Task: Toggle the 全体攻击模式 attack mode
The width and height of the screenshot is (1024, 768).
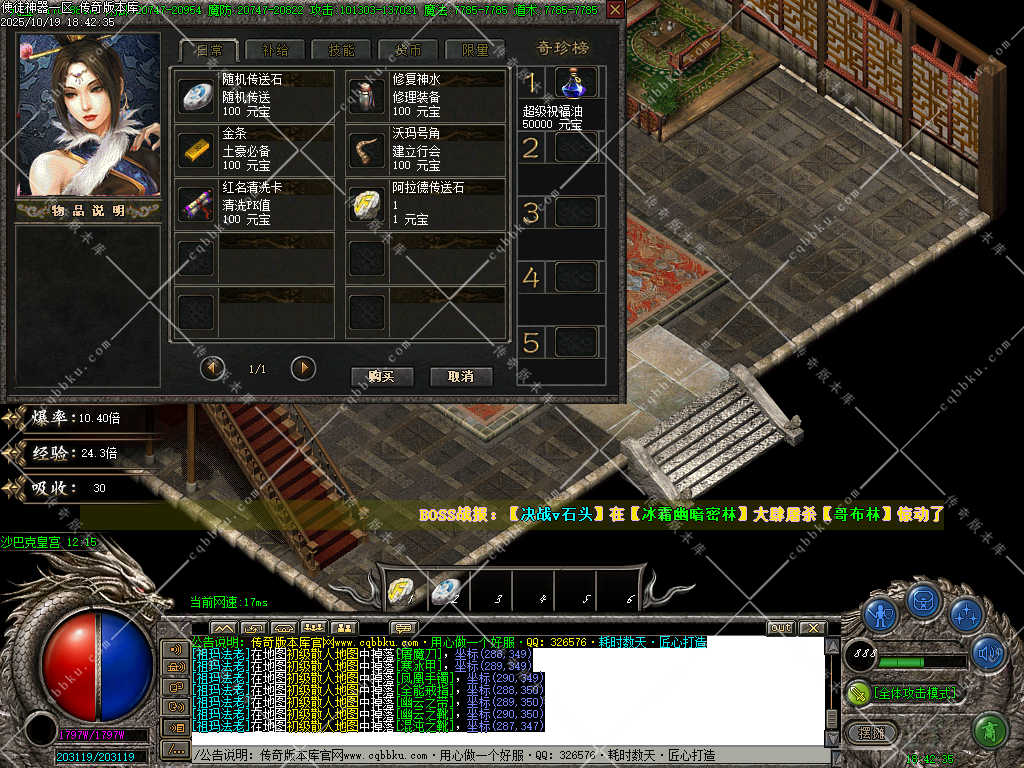Action: pos(903,692)
